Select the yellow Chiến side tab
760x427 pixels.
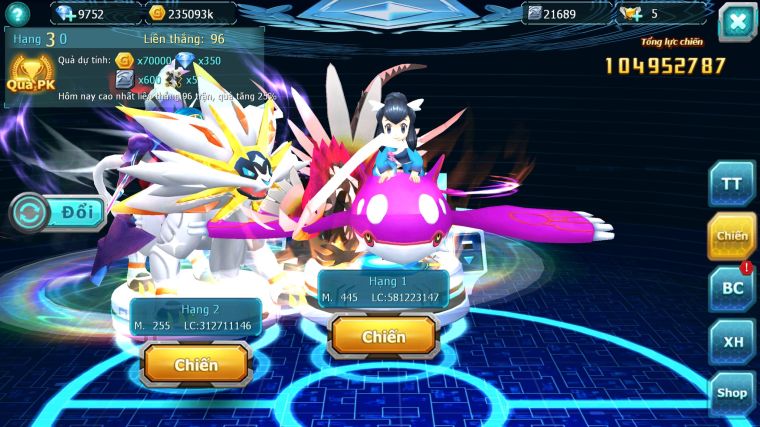(731, 236)
